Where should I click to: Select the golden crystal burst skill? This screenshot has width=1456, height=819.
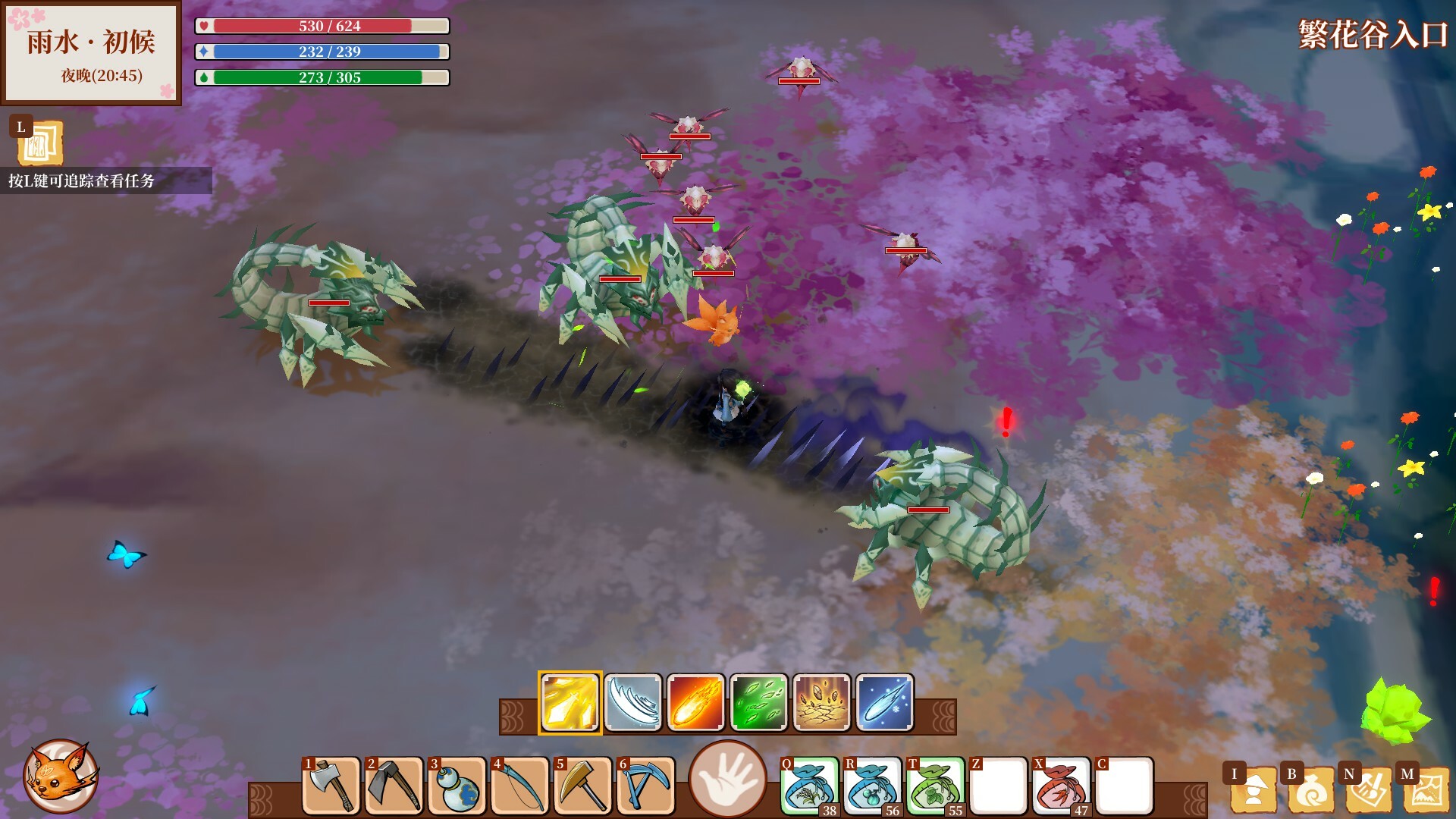click(x=570, y=702)
